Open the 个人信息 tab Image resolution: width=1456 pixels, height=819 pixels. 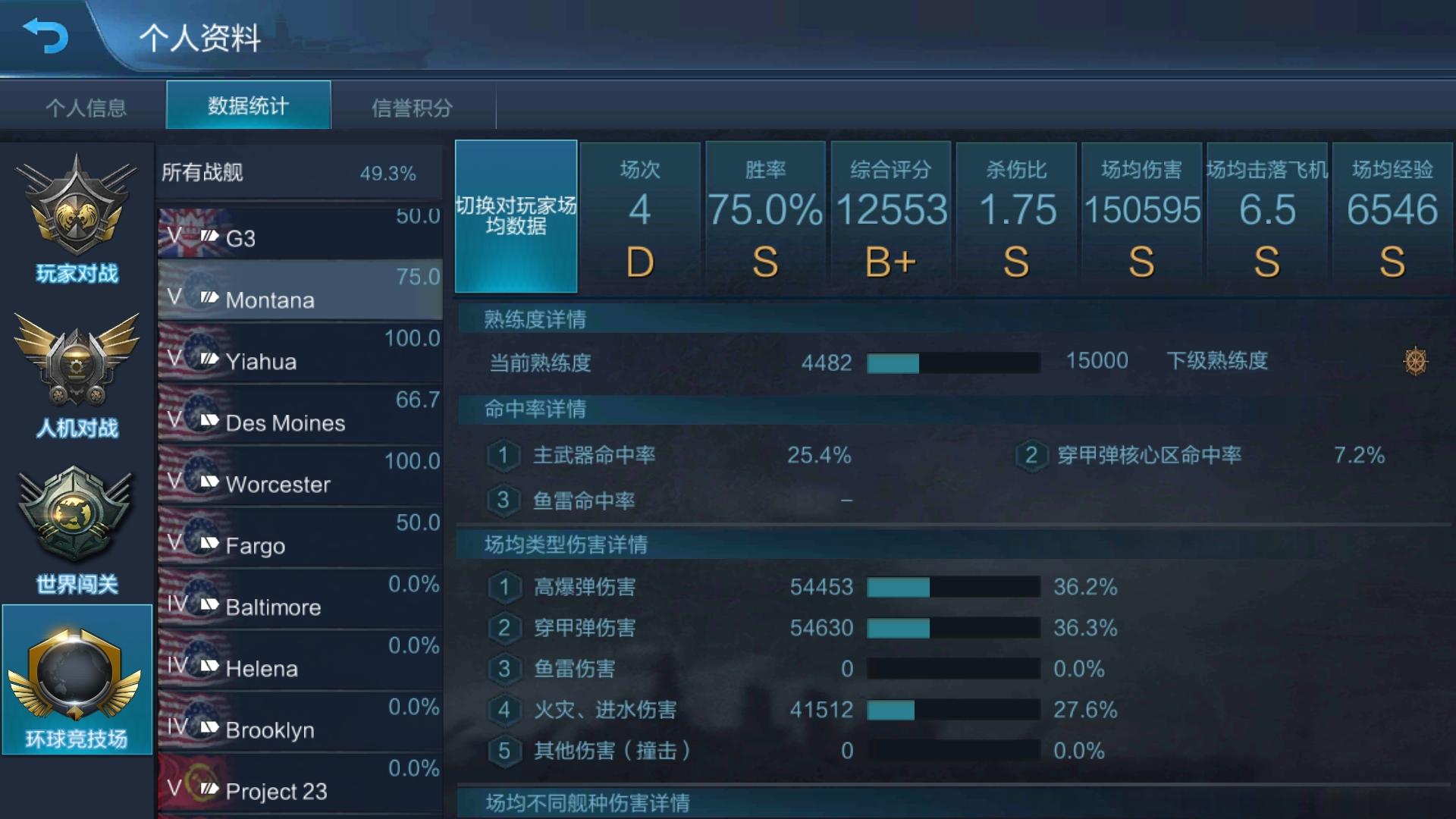pos(87,108)
